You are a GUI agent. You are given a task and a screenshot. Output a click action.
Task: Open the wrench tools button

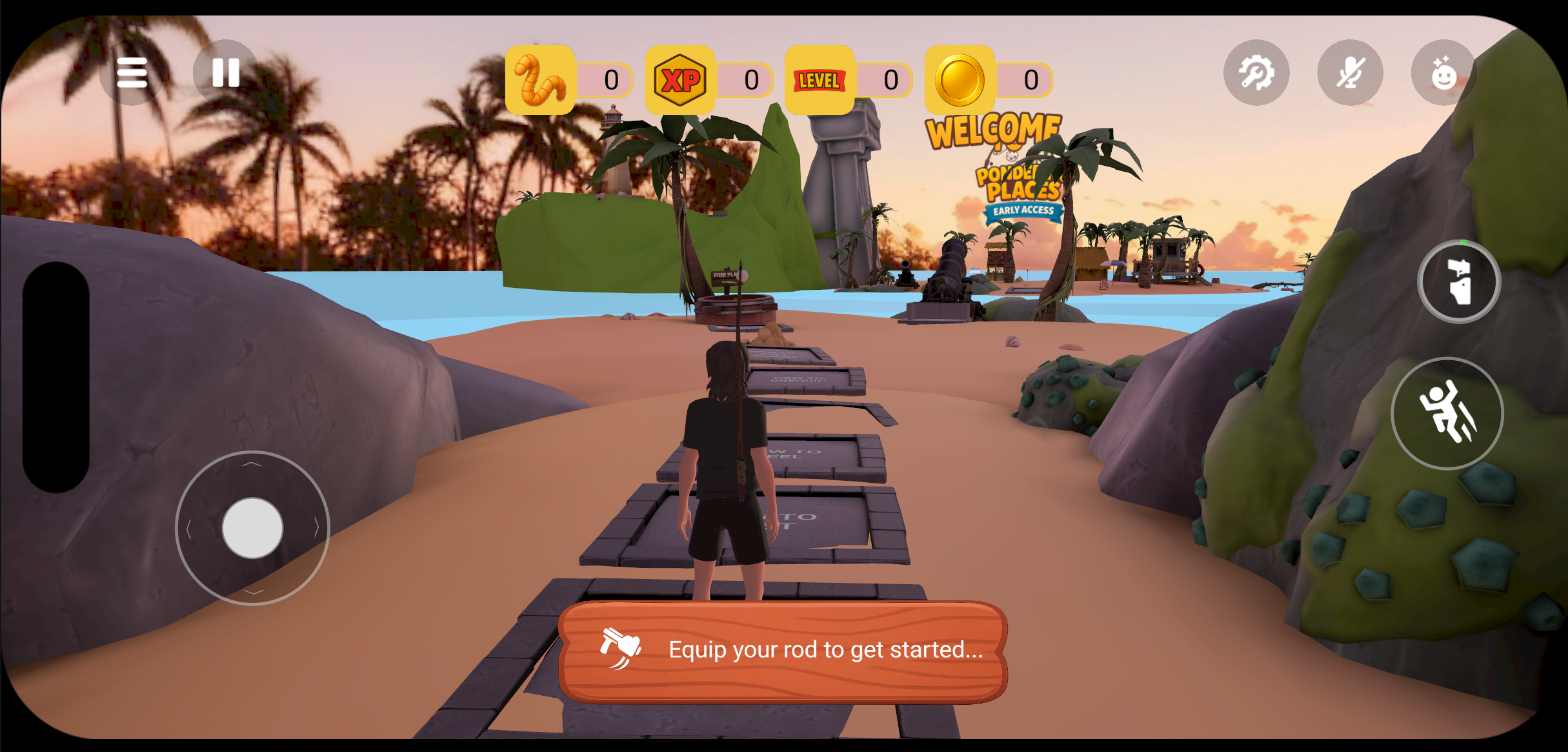point(1256,72)
